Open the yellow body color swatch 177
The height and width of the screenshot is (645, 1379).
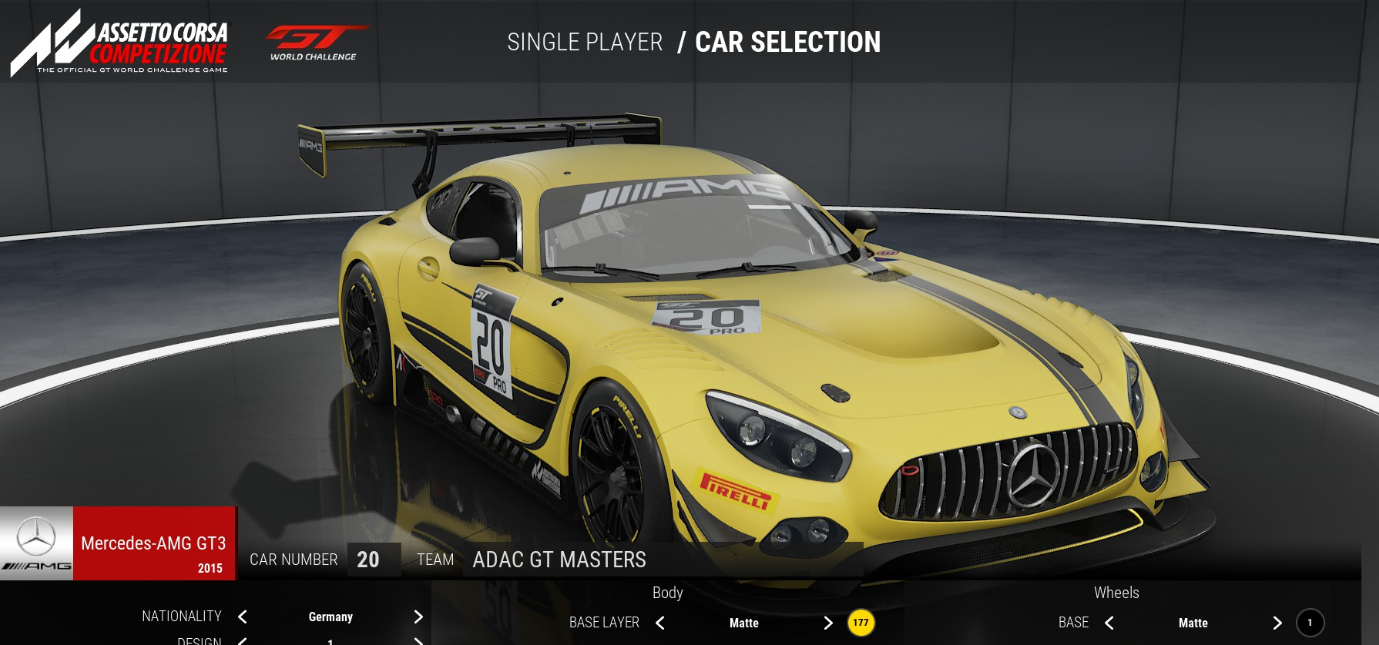click(861, 623)
